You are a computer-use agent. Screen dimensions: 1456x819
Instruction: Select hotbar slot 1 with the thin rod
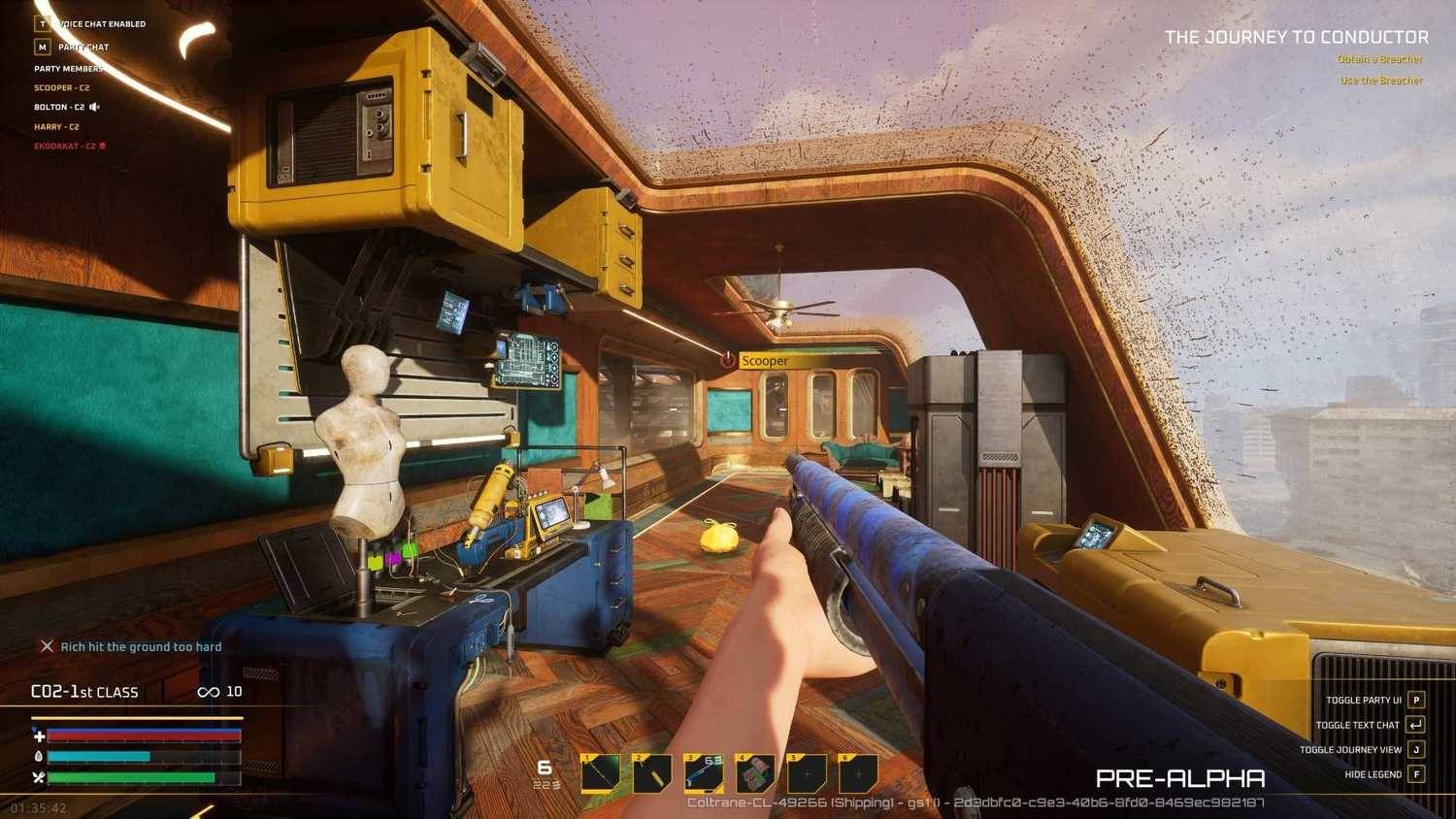tap(601, 774)
